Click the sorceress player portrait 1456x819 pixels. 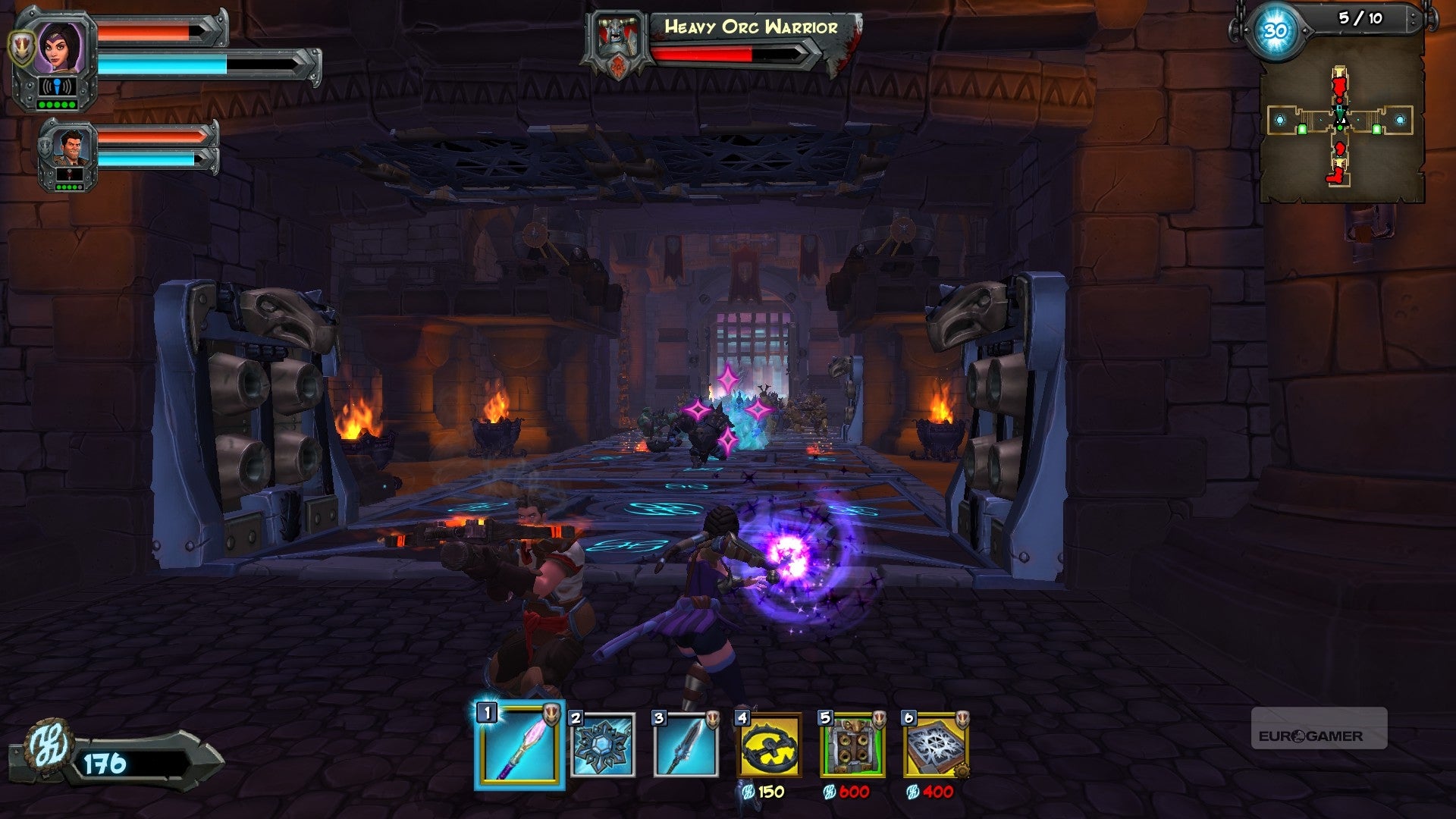pyautogui.click(x=59, y=47)
